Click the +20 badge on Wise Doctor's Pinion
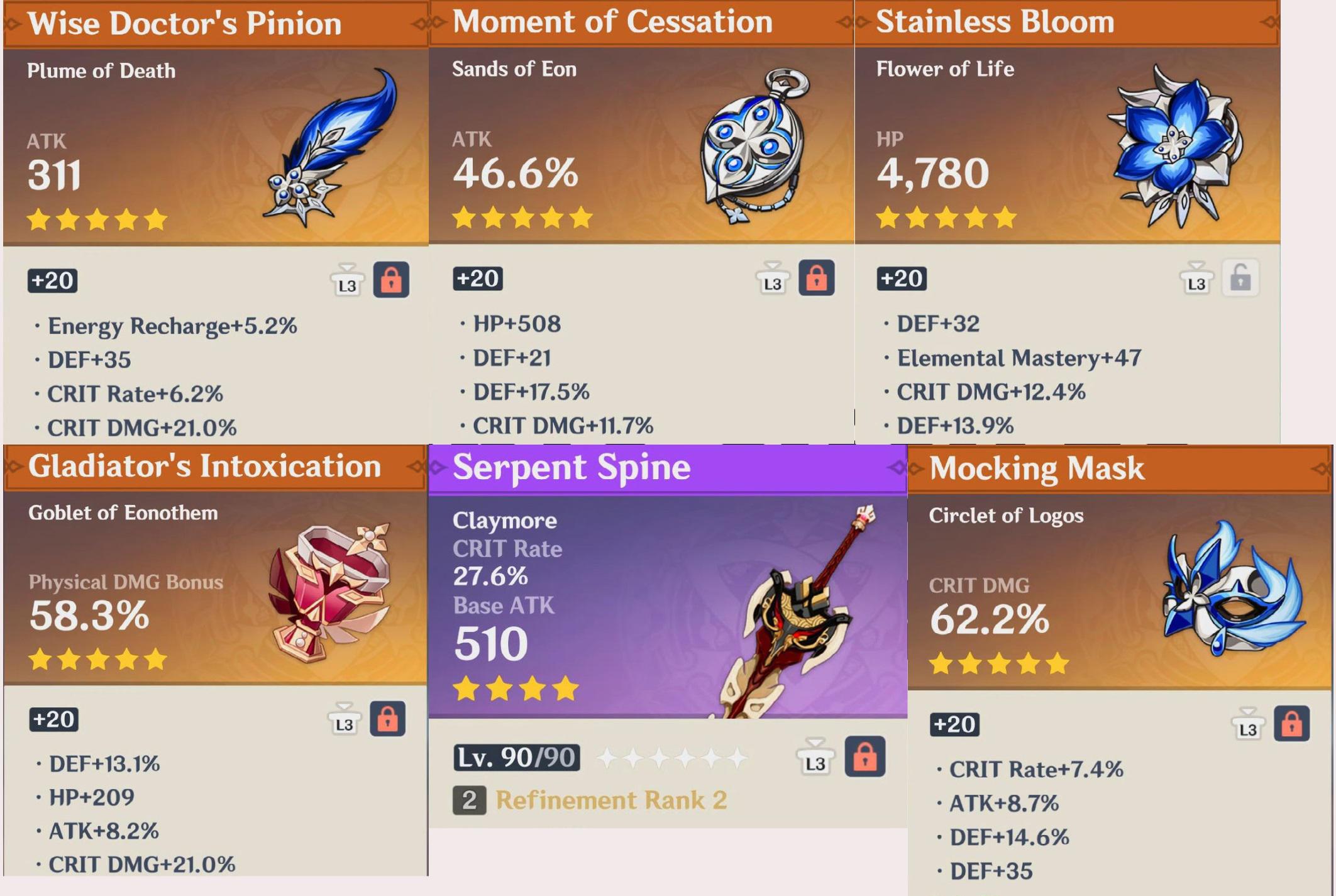 52,281
